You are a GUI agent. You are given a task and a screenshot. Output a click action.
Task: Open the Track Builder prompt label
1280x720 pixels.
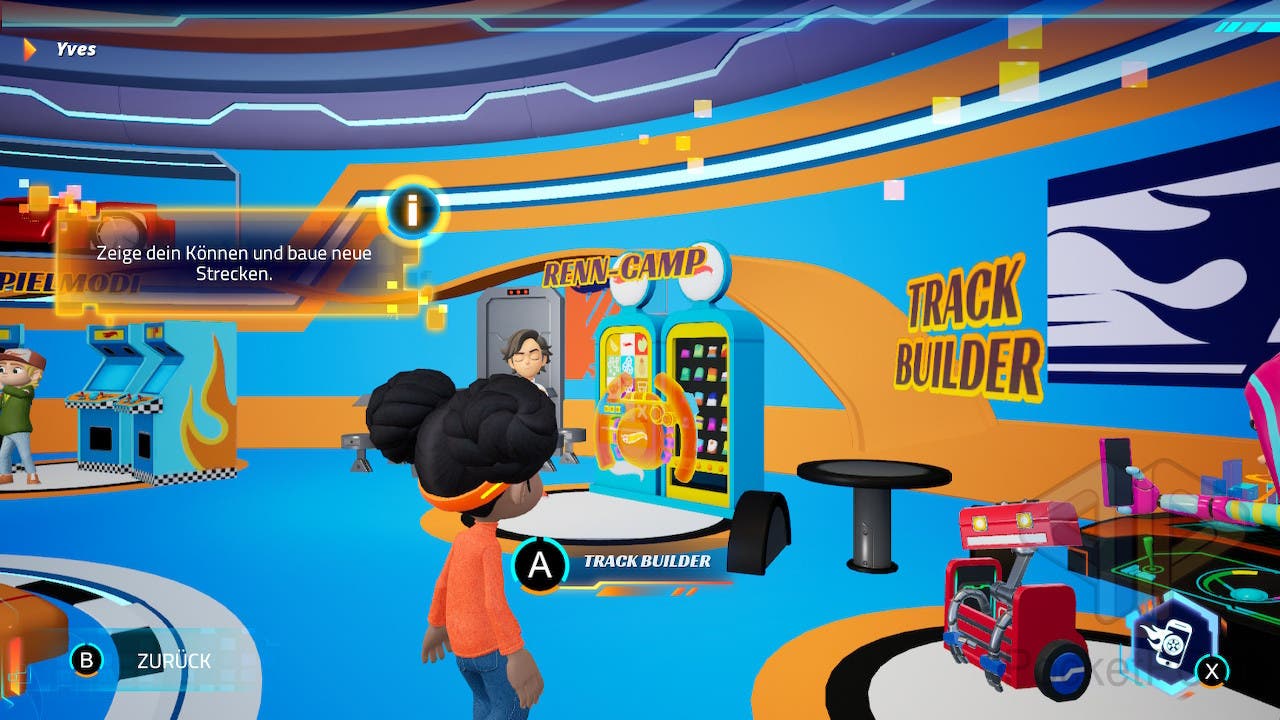tap(646, 561)
